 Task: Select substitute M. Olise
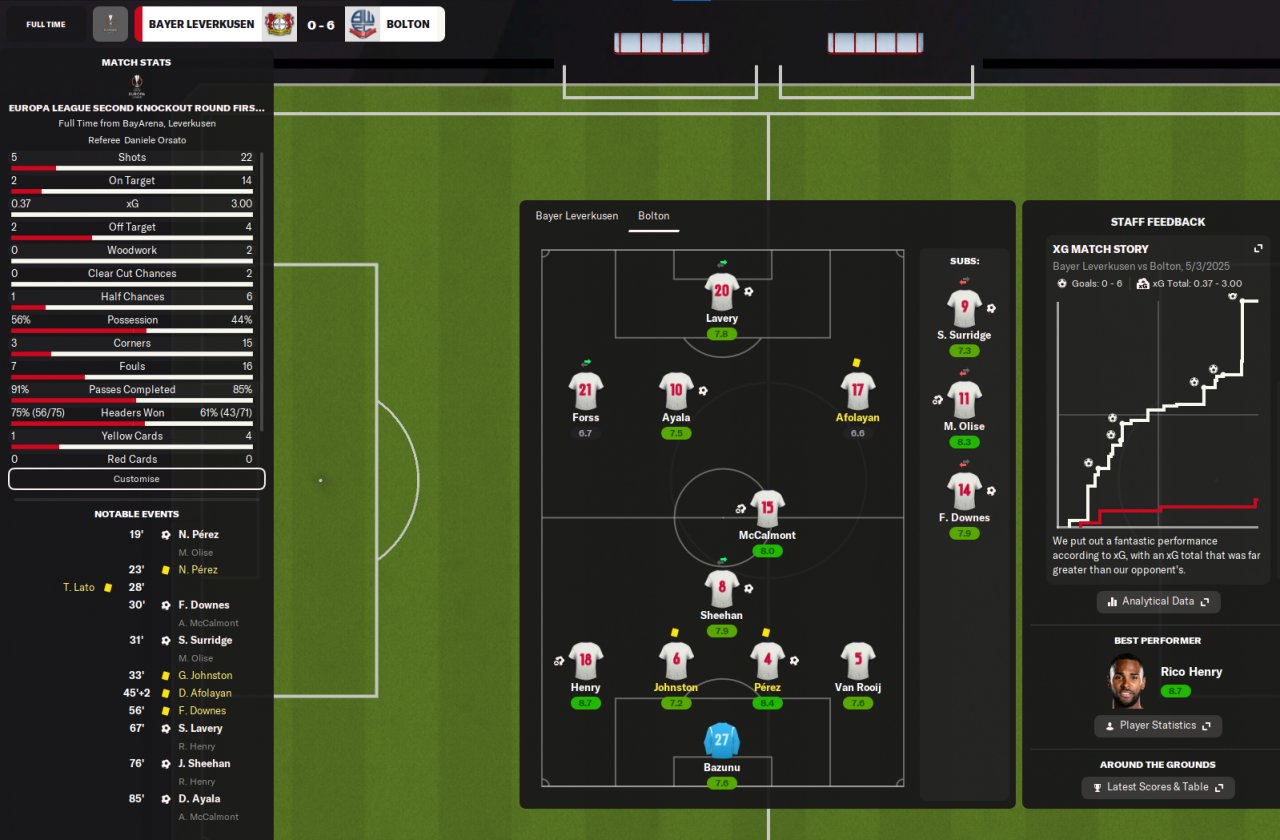[964, 400]
